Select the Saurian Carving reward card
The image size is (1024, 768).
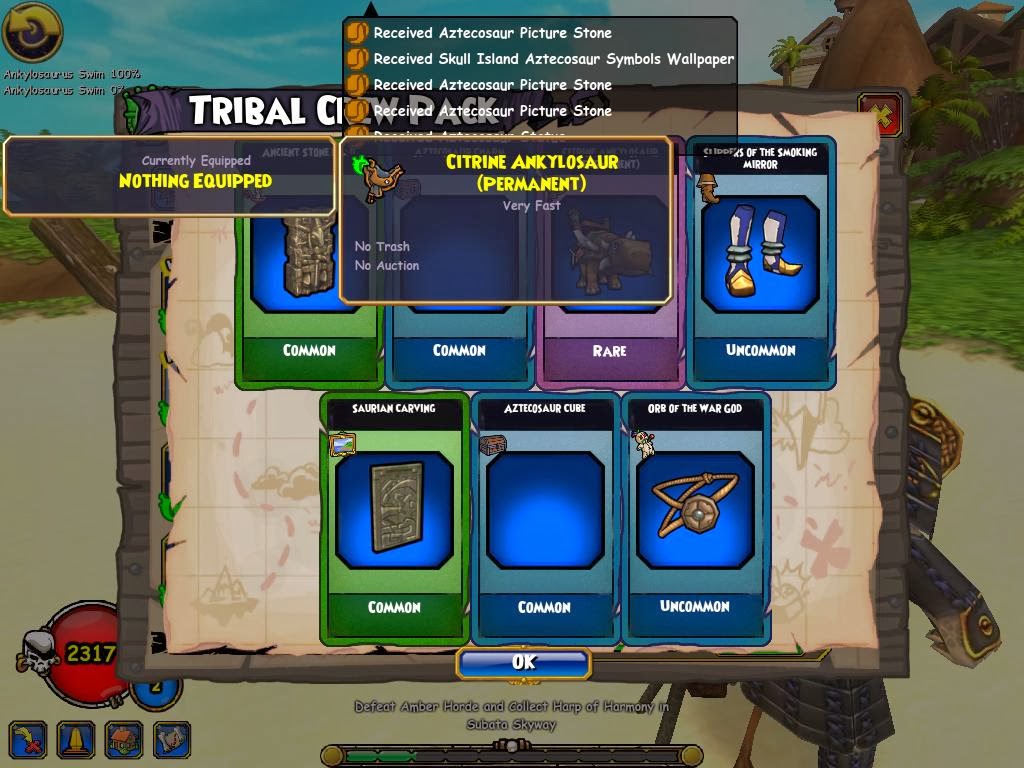[394, 517]
